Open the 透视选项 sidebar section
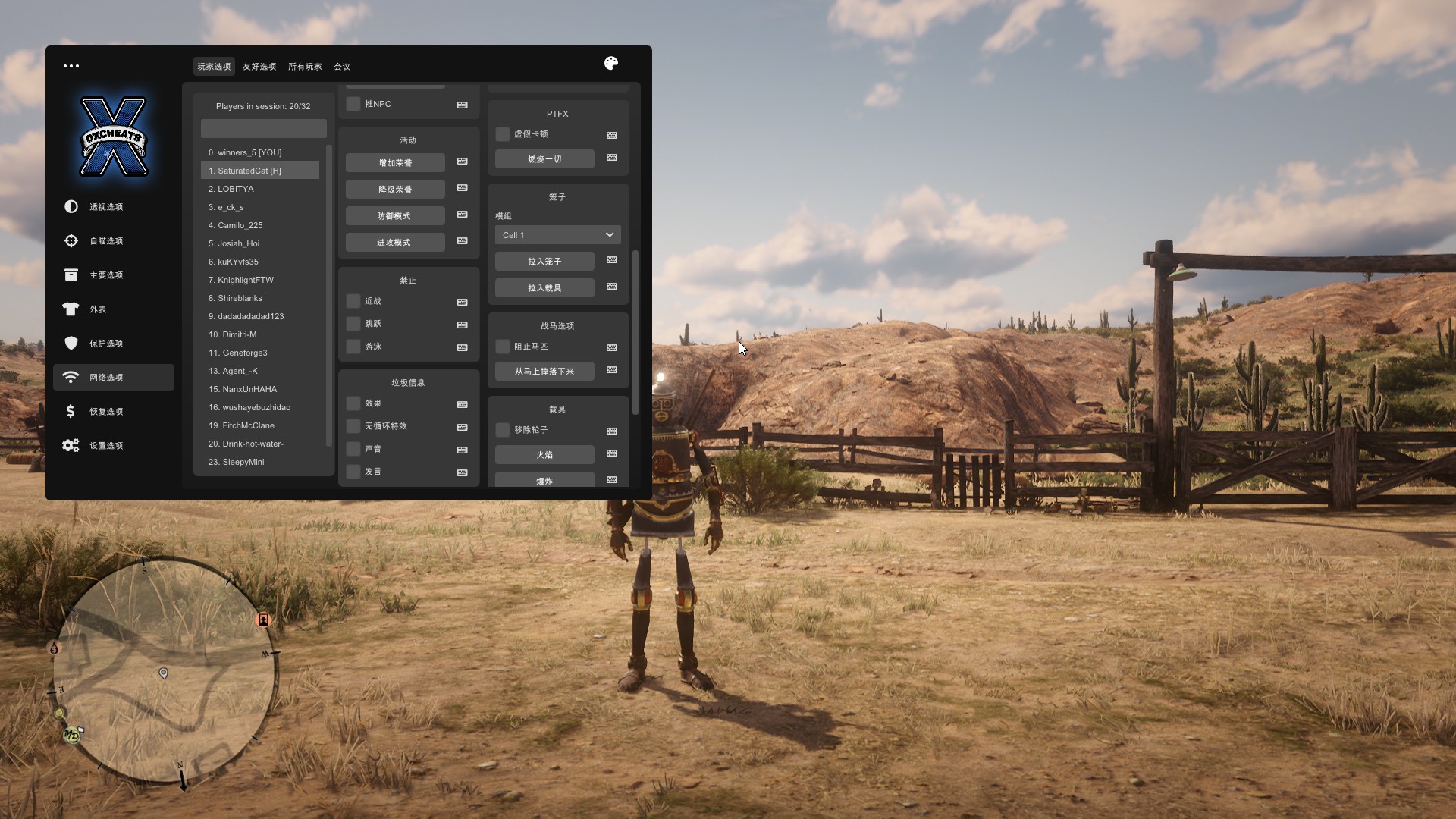The height and width of the screenshot is (819, 1456). (105, 207)
